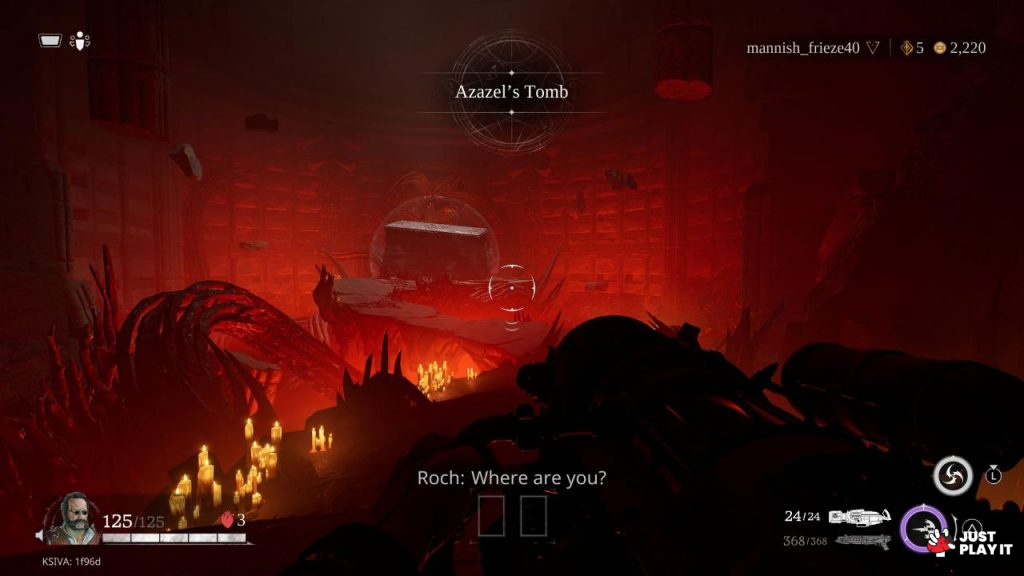The image size is (1024, 576).
Task: Activate the purple-ringed ability icon
Action: (x=922, y=527)
